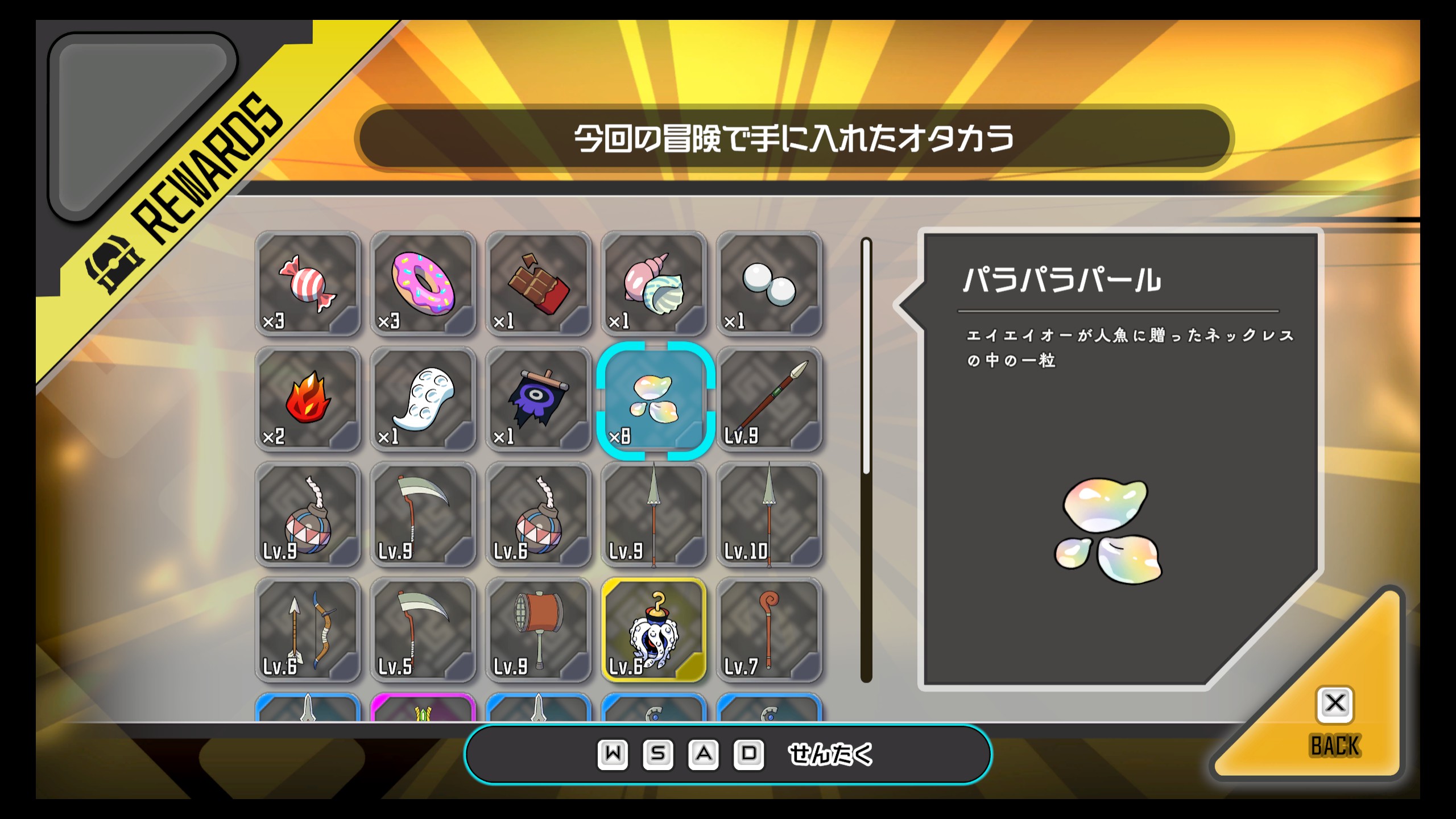
Task: Click the two white pearls slot
Action: (769, 284)
